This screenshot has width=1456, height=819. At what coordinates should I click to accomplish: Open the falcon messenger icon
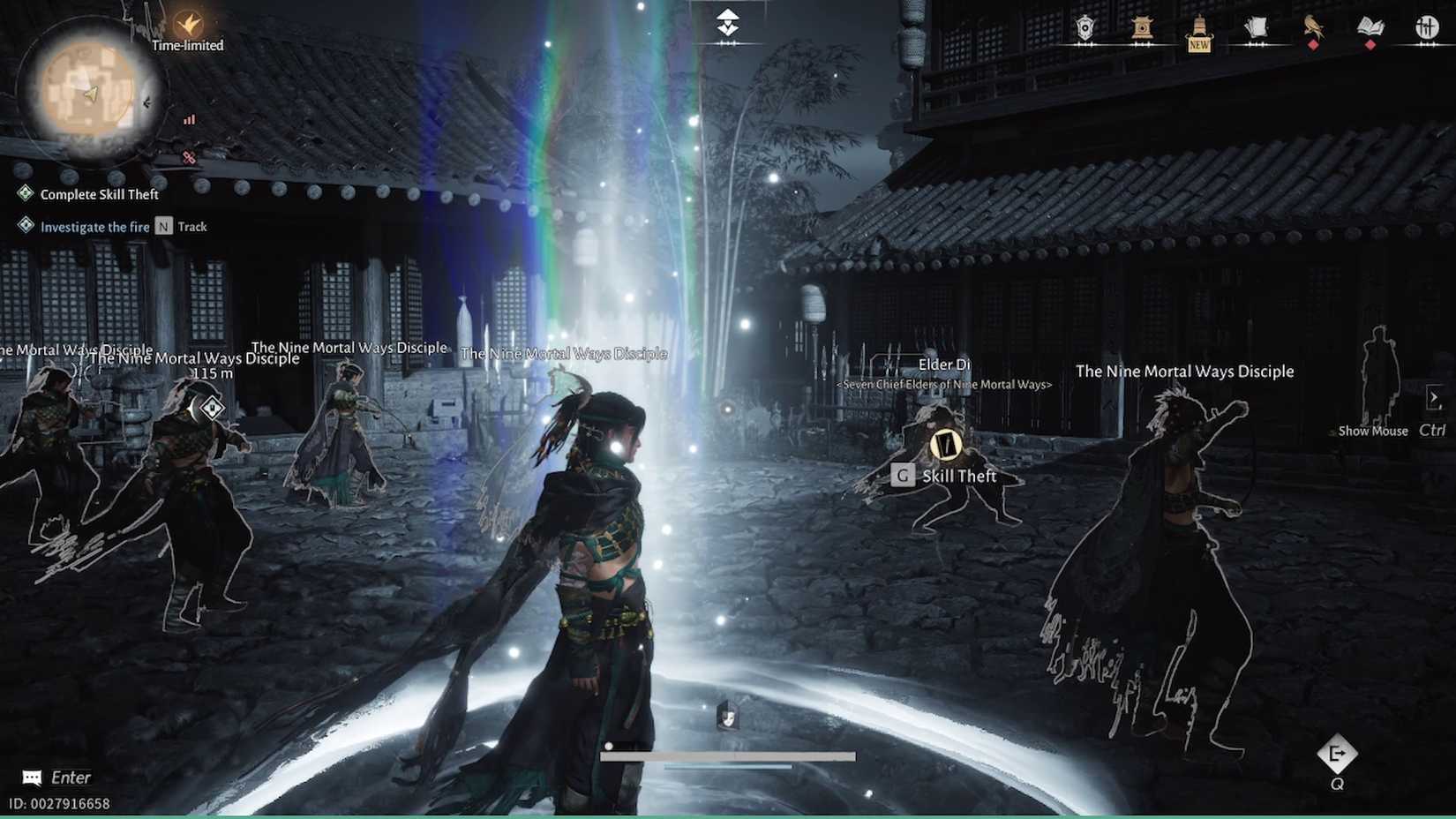pos(1312,25)
